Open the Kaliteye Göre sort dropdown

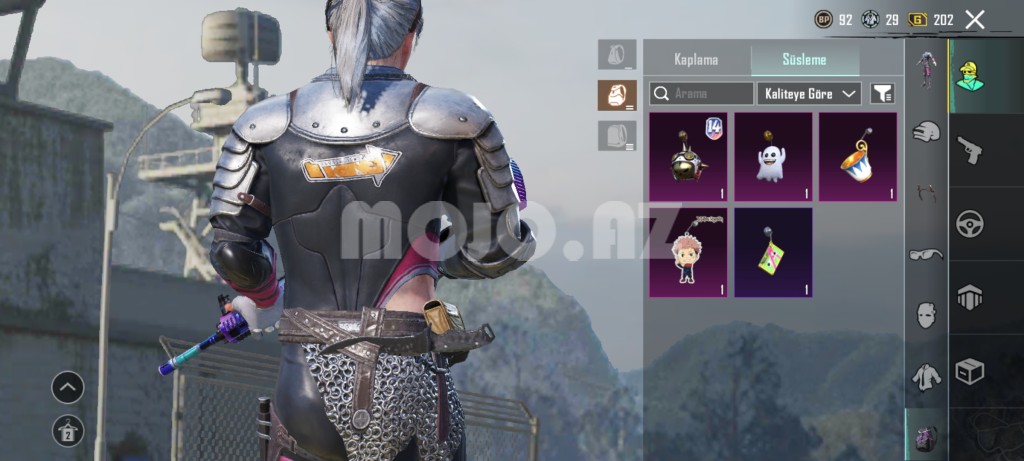pyautogui.click(x=810, y=94)
